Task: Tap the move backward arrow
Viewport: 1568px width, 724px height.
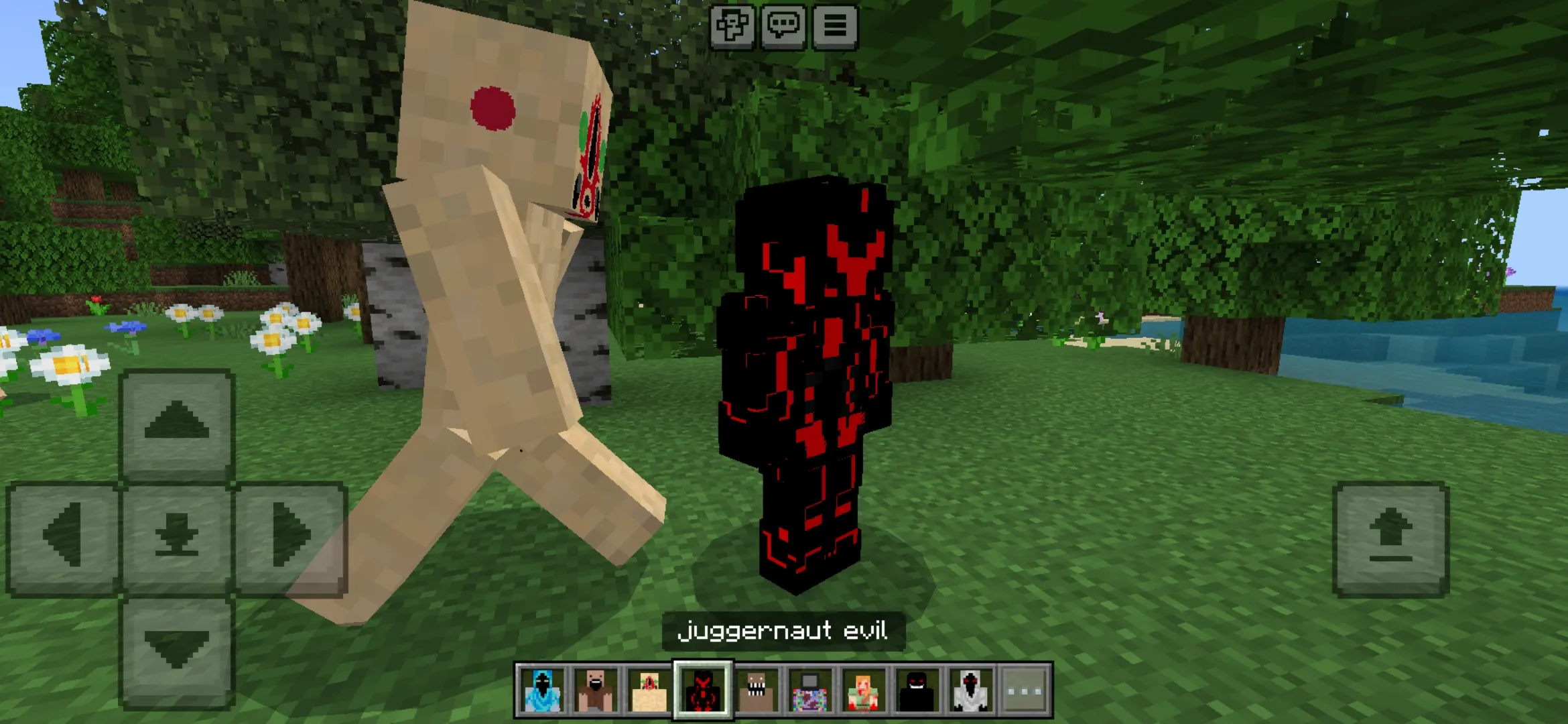Action: 177,650
